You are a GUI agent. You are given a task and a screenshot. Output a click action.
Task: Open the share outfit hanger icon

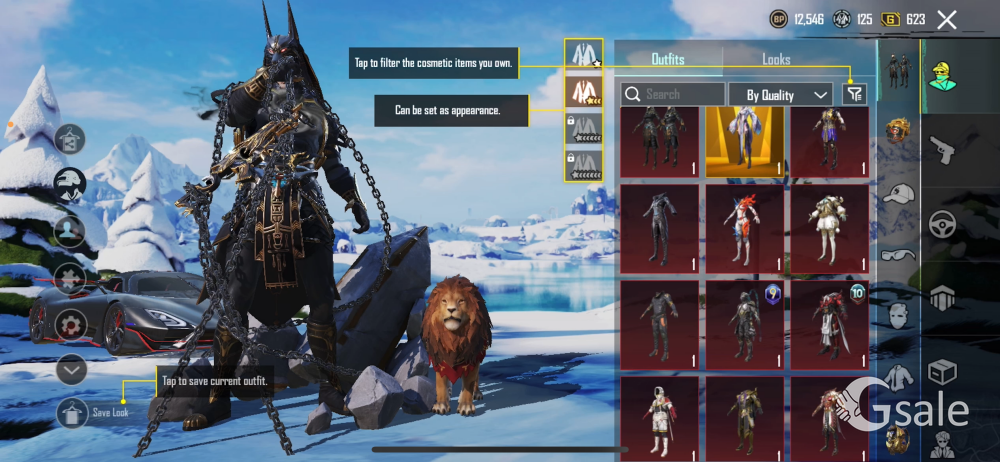pos(70,140)
